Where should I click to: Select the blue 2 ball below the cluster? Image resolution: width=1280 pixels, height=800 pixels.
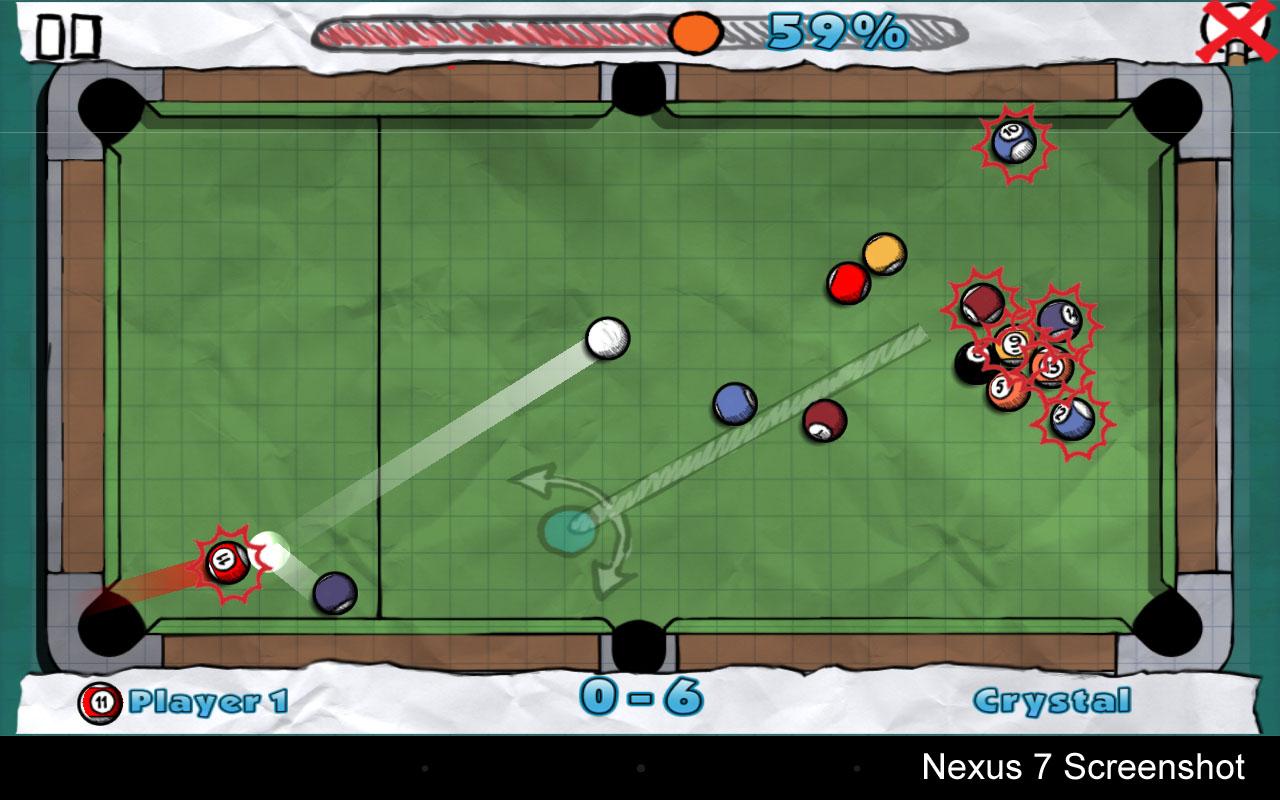pyautogui.click(x=1070, y=417)
